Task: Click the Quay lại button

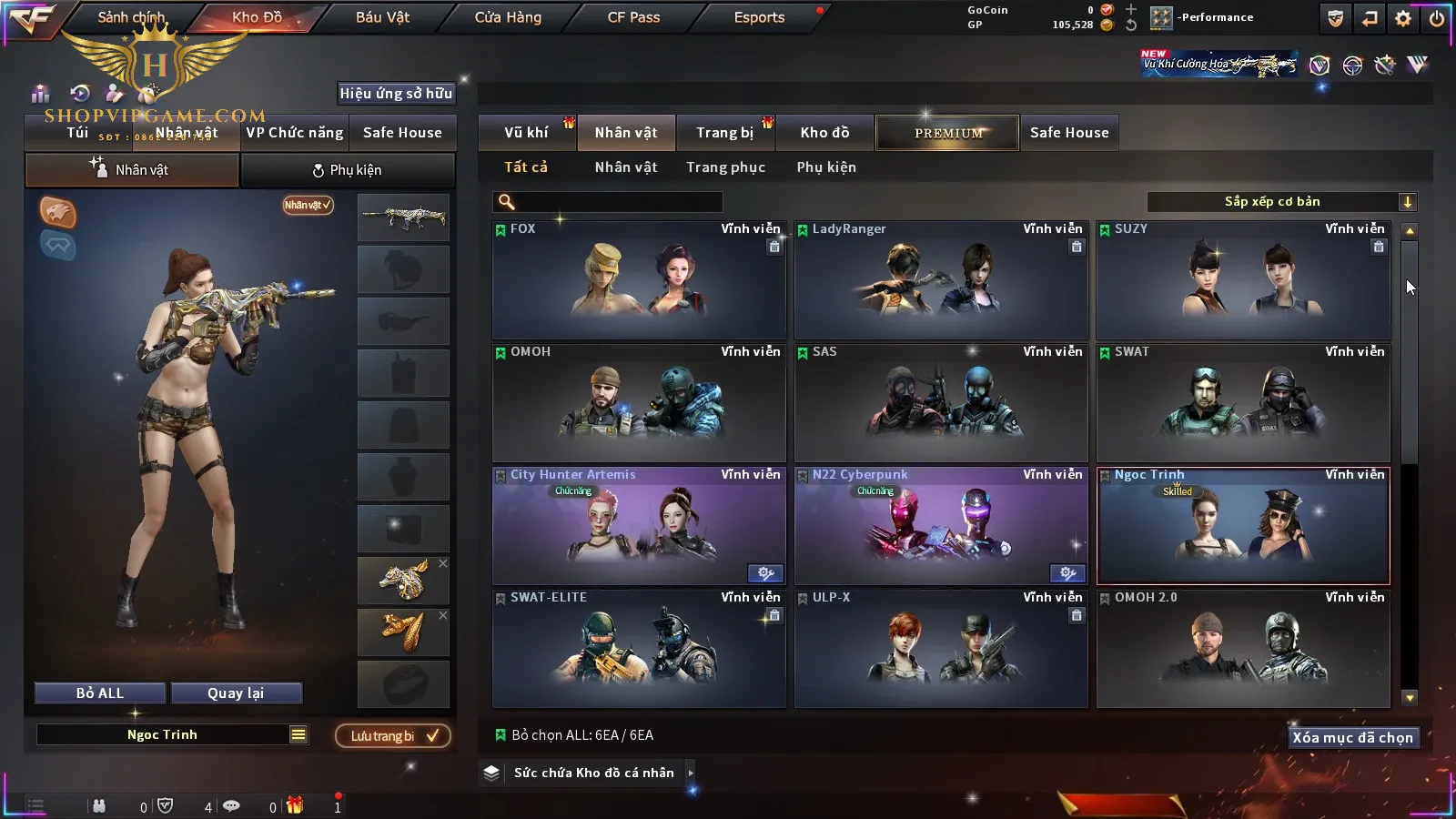Action: click(236, 693)
